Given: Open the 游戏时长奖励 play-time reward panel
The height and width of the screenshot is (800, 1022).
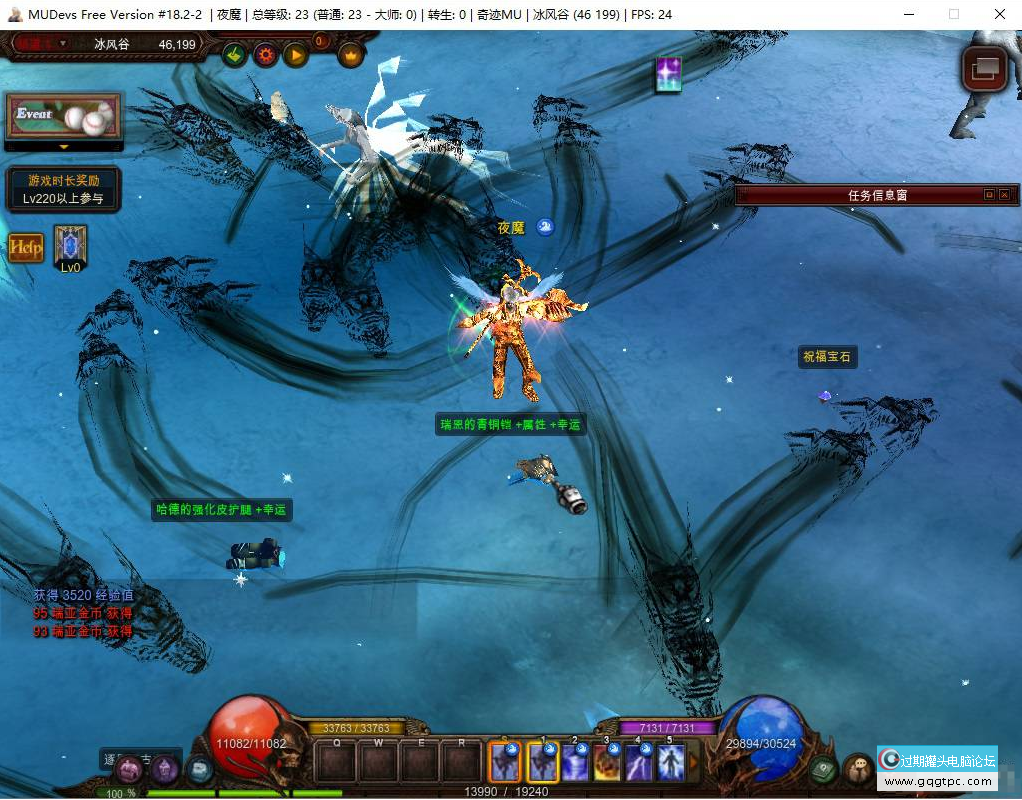Looking at the screenshot, I should (64, 190).
